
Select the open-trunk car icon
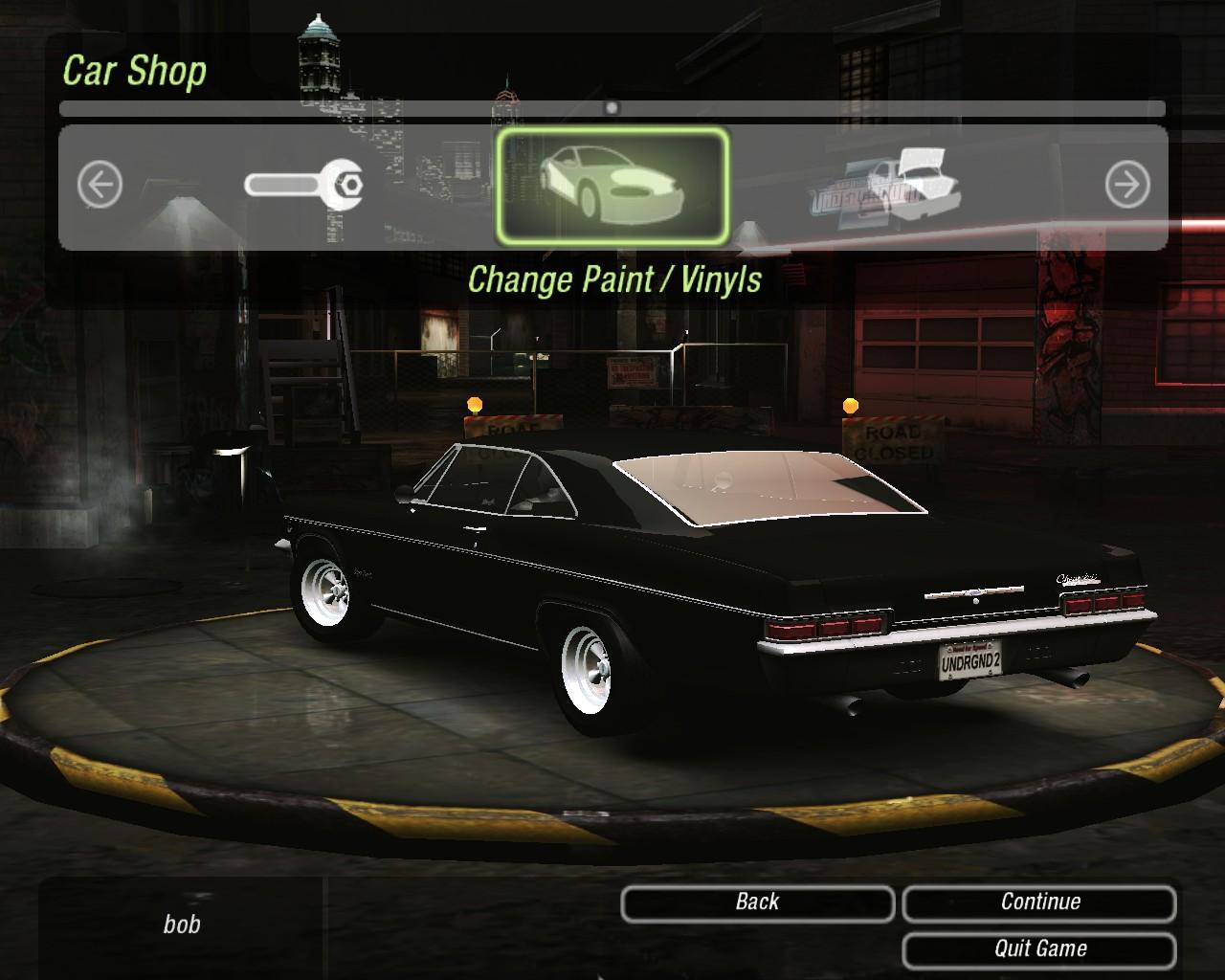[x=887, y=187]
